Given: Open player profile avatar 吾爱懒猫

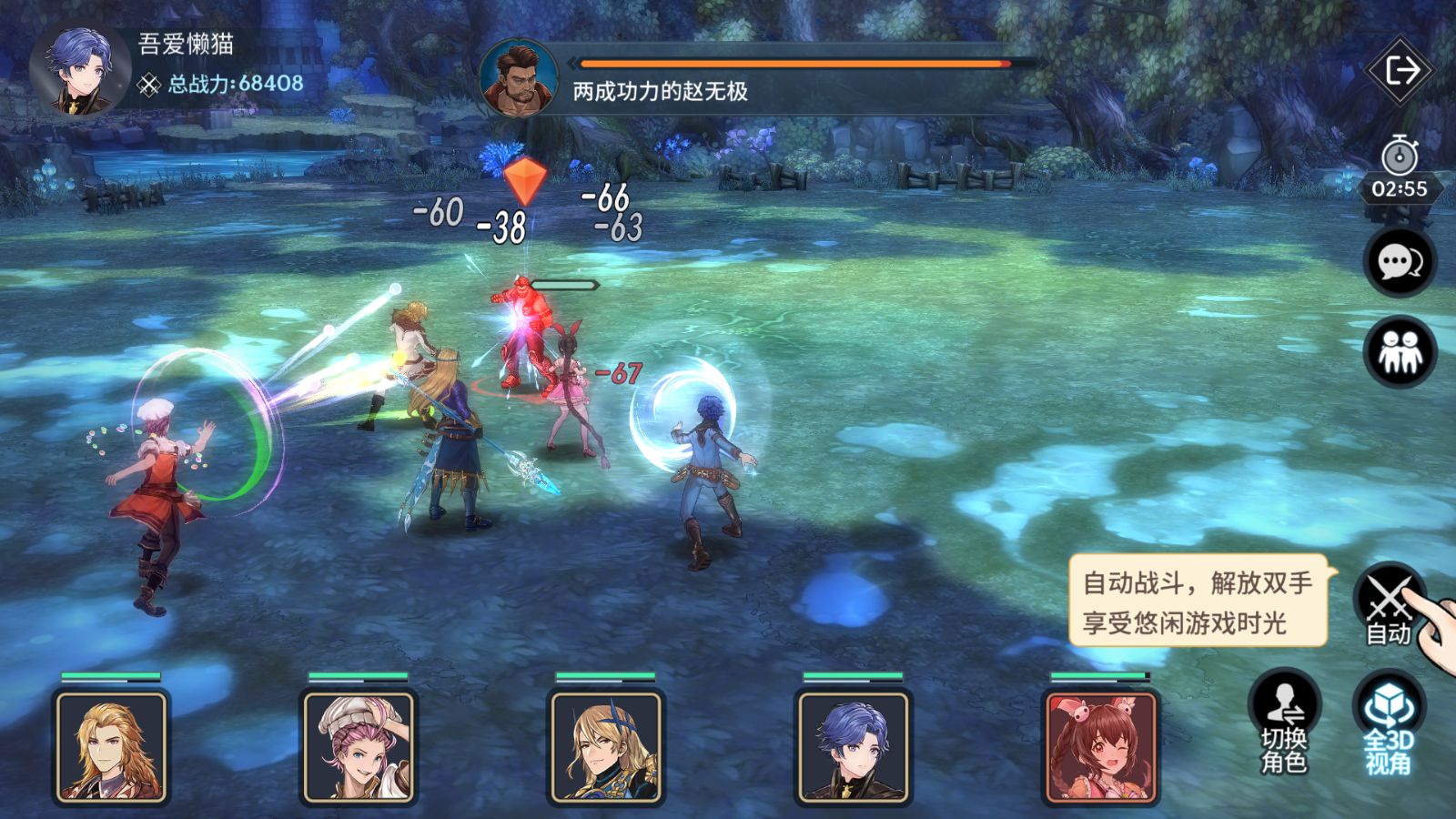Looking at the screenshot, I should pos(79,70).
